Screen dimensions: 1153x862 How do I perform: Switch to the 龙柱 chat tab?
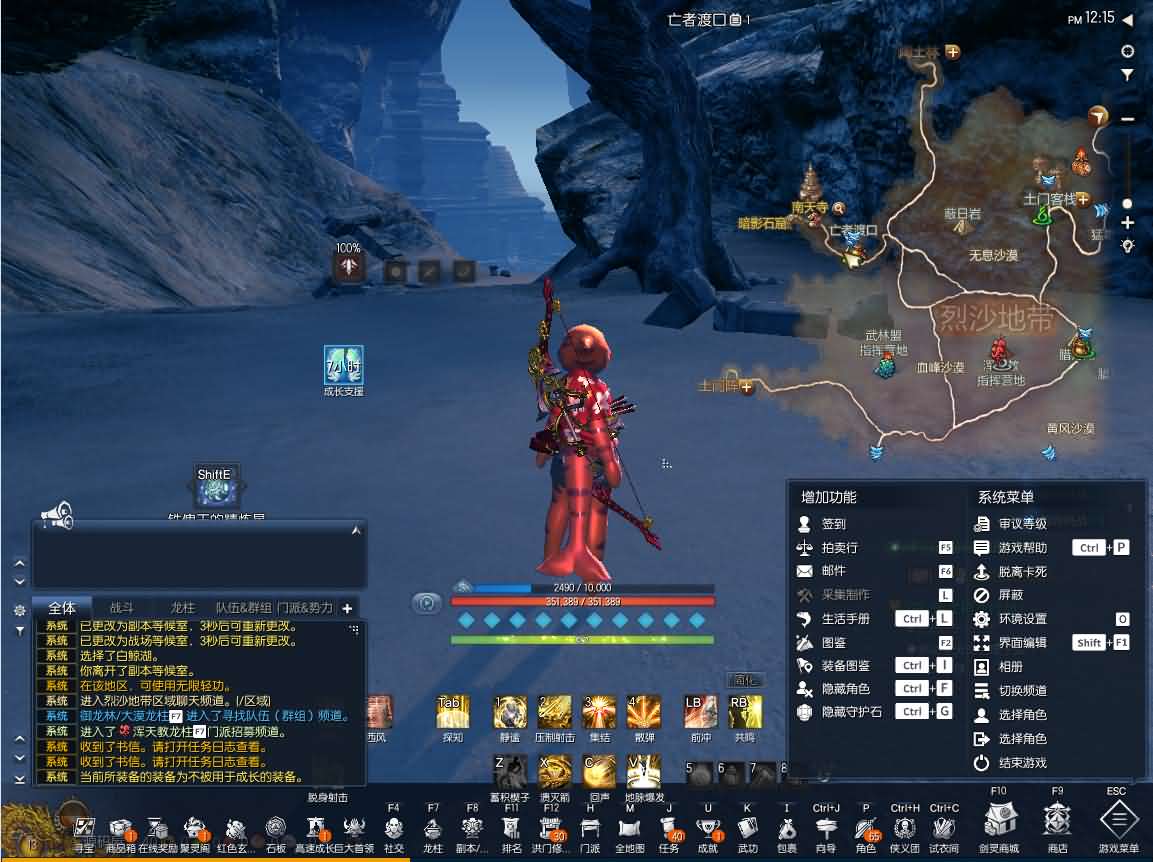coord(182,607)
